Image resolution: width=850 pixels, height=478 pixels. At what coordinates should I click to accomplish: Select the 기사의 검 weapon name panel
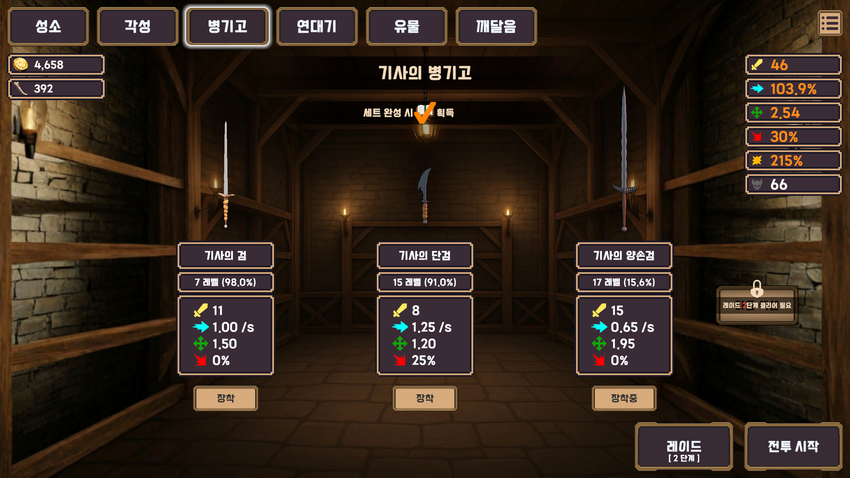coord(225,255)
